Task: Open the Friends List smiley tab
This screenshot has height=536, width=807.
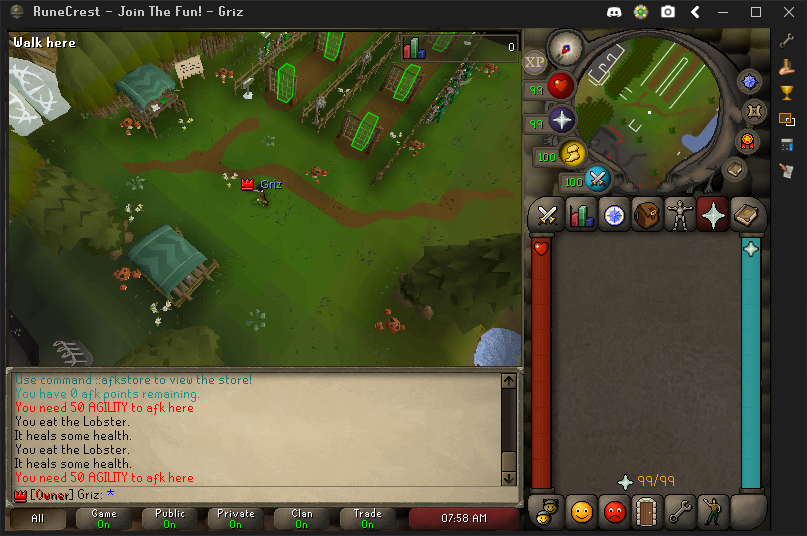Action: pyautogui.click(x=581, y=512)
